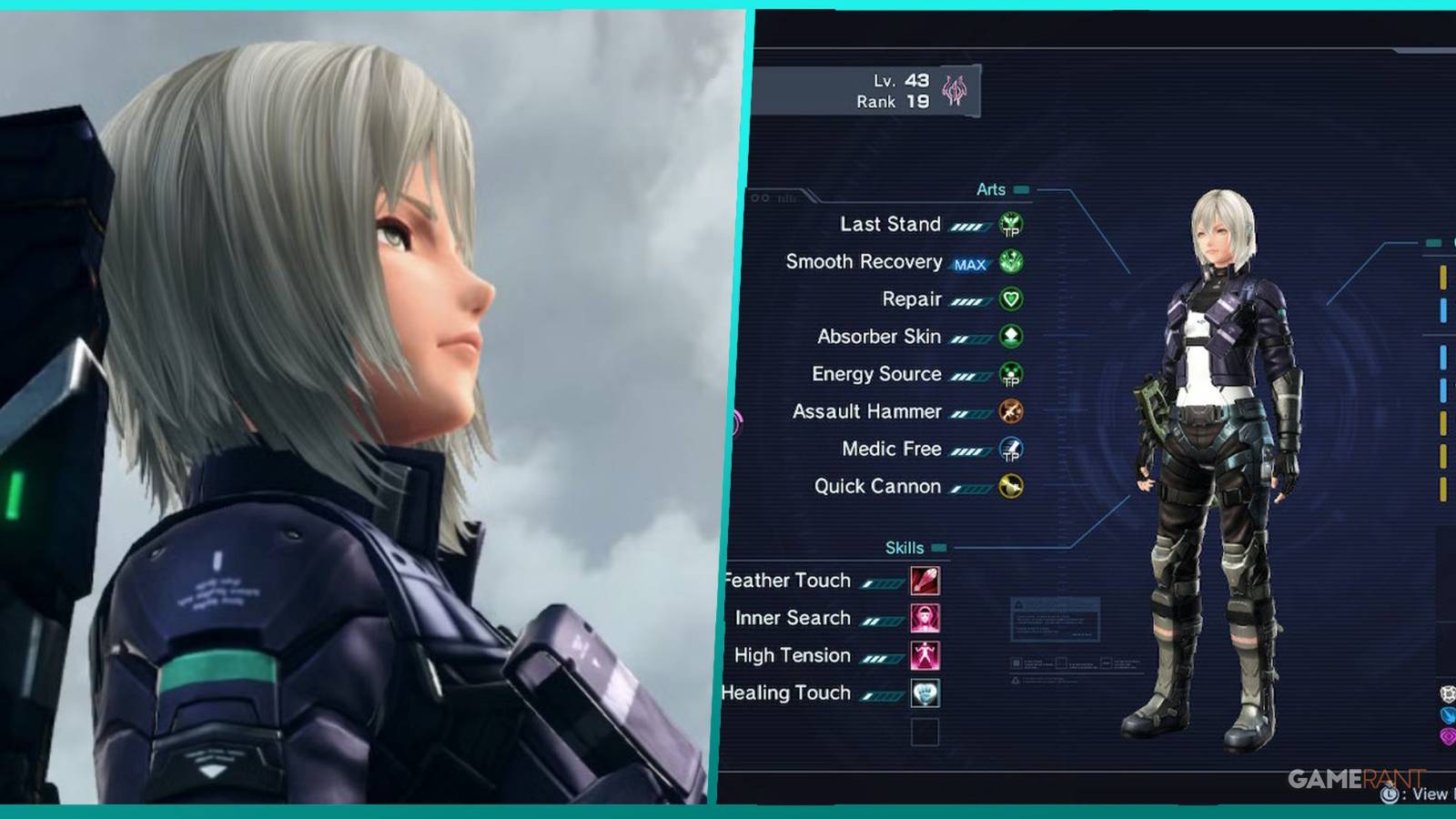Open the Absorber Skin art icon
1456x819 pixels.
point(1010,336)
